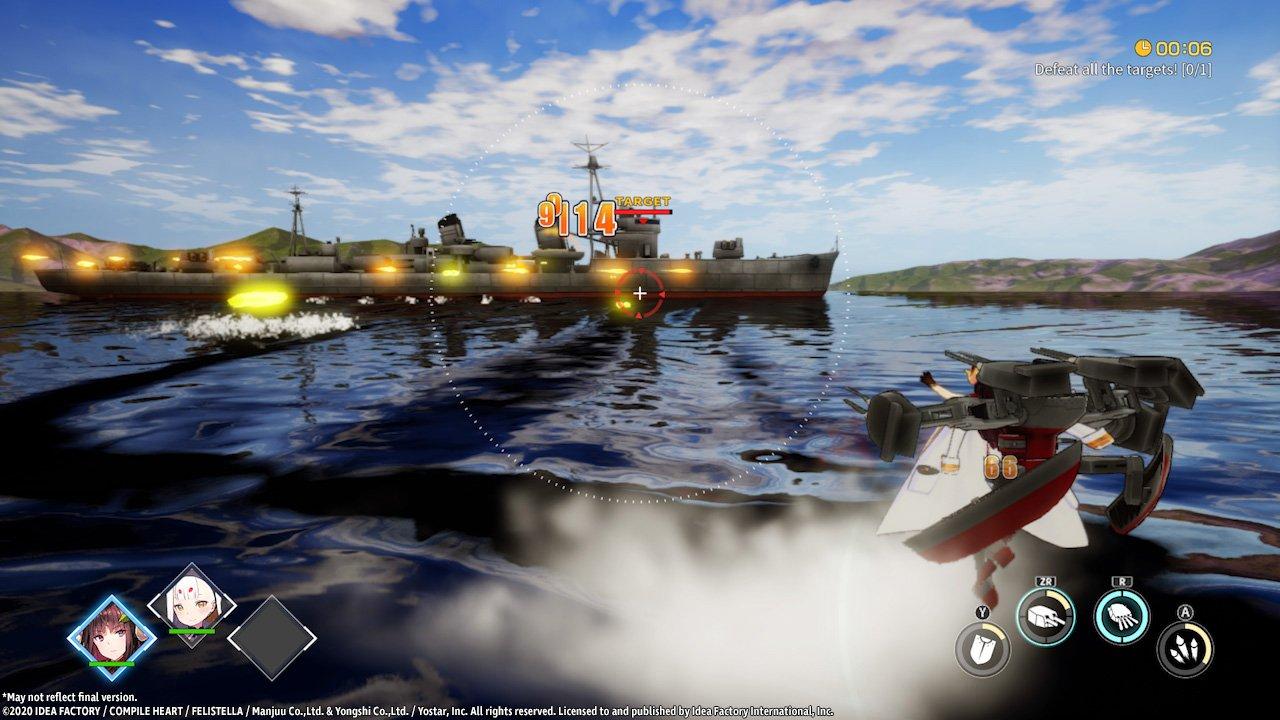Click the green HP bar under flagship portrait
Viewport: 1280px width, 720px height.
coord(110,664)
